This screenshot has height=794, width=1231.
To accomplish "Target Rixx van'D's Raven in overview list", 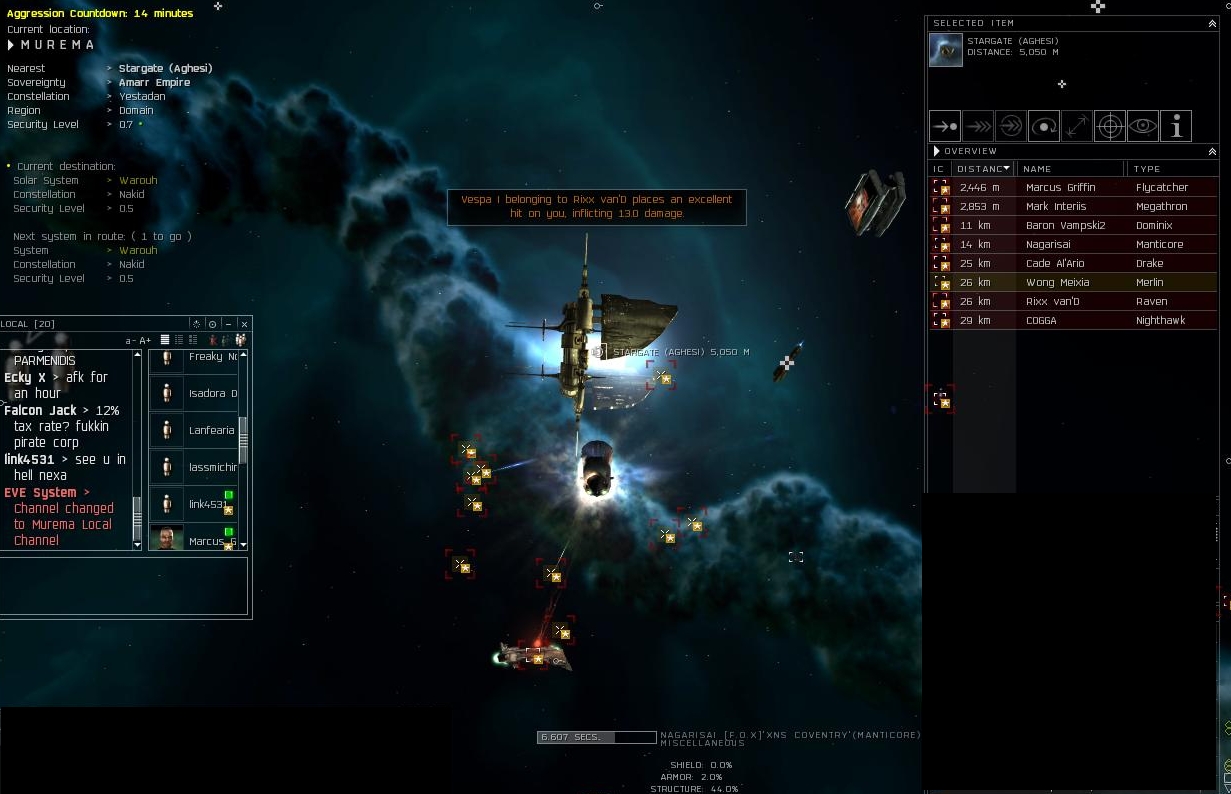I will click(x=1060, y=301).
